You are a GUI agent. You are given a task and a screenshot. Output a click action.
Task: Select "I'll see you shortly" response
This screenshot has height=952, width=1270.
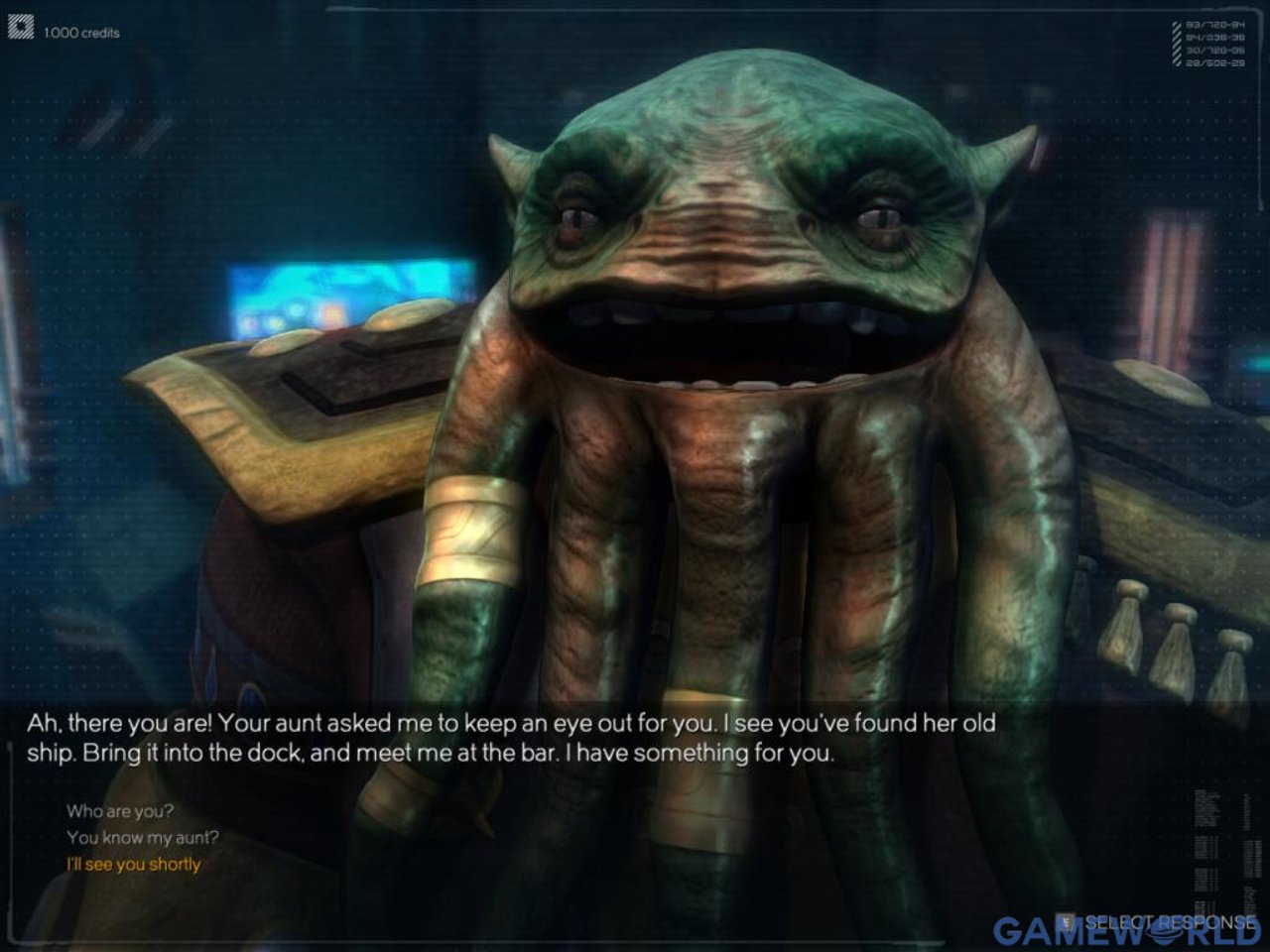(134, 865)
